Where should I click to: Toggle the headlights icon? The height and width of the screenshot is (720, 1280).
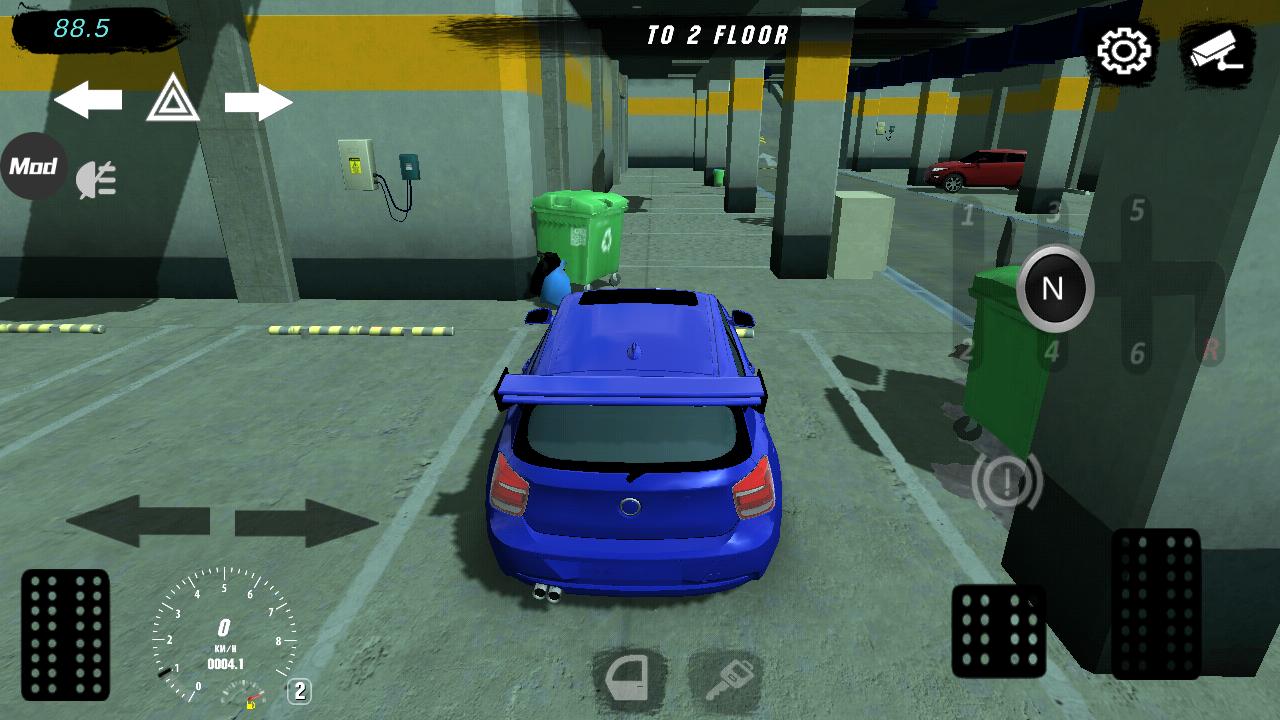(98, 179)
